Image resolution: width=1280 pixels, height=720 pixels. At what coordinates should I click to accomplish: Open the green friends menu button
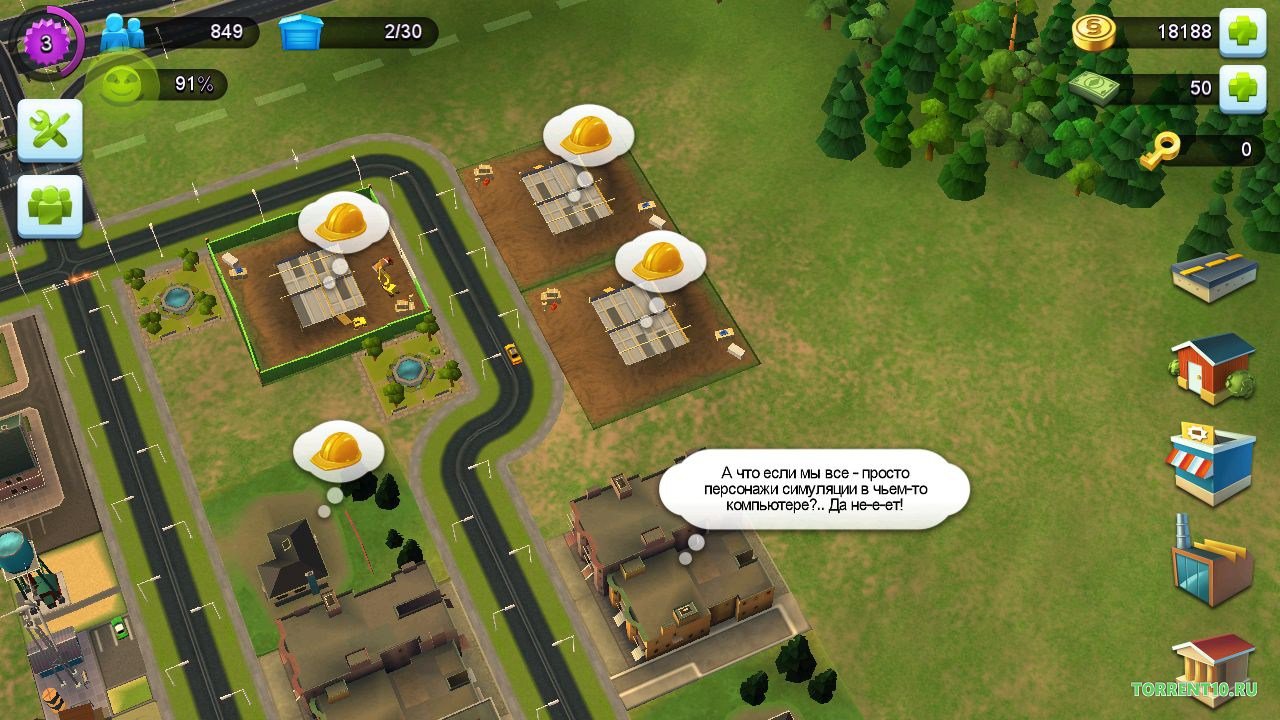pos(50,206)
